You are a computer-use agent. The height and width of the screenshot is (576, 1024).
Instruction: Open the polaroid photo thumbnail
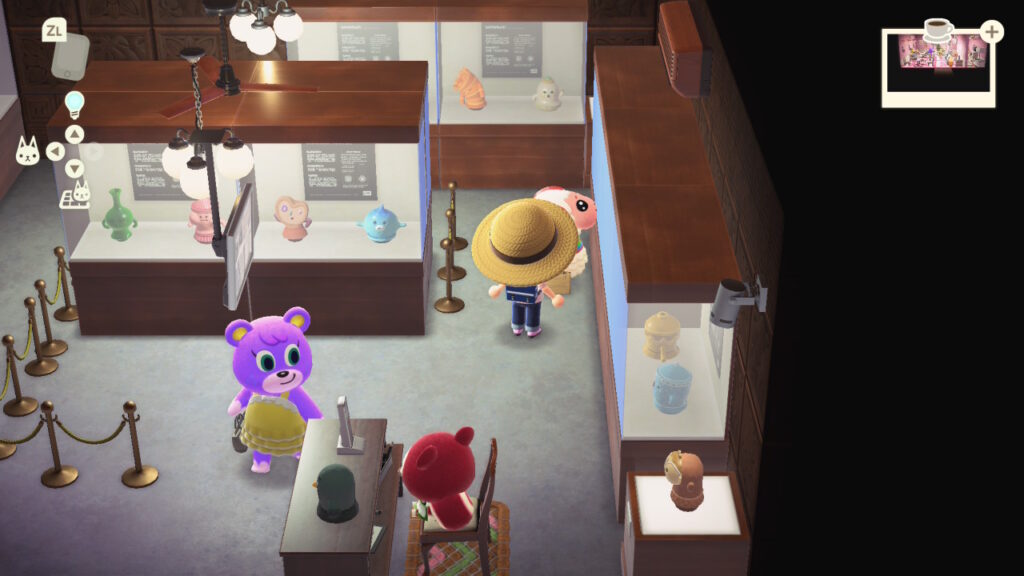(x=937, y=66)
